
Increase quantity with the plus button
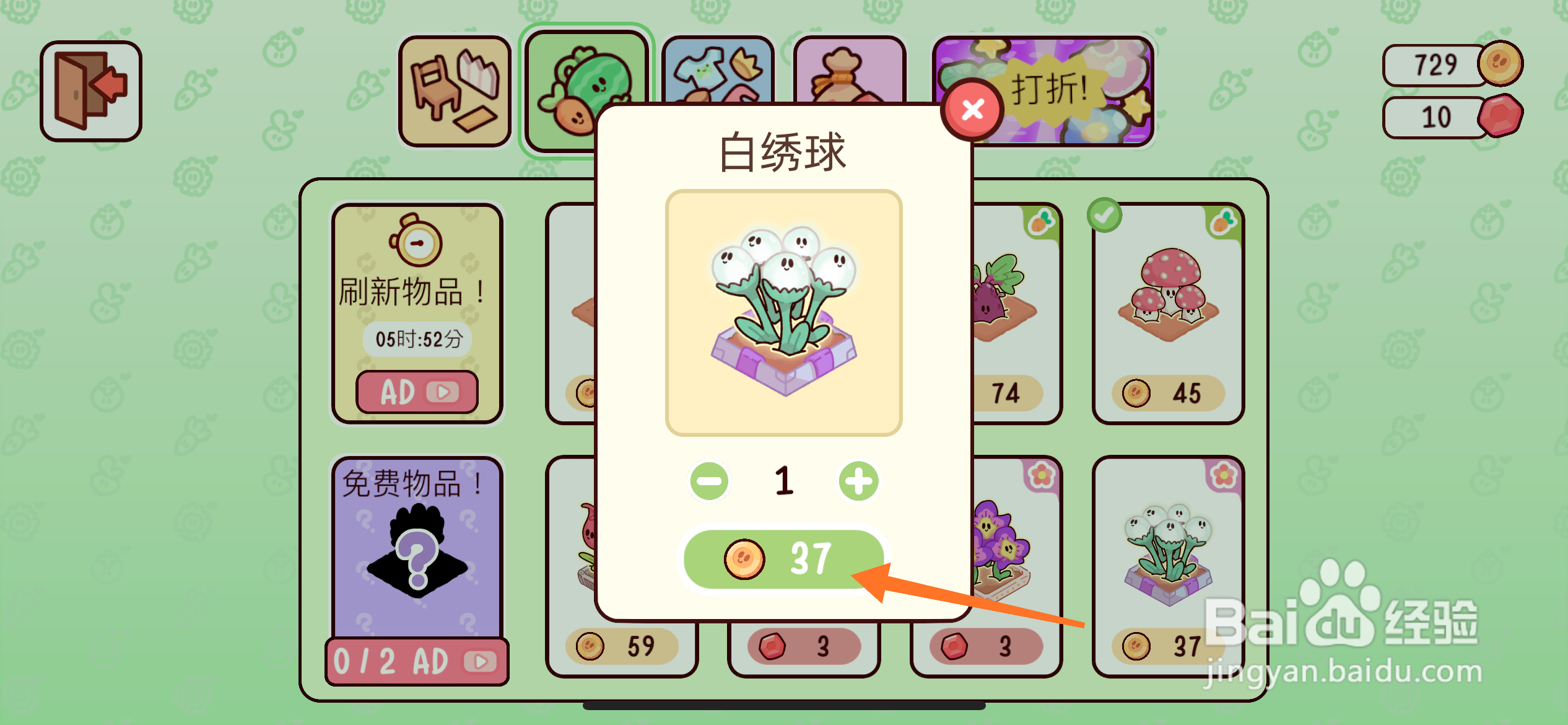tap(858, 480)
